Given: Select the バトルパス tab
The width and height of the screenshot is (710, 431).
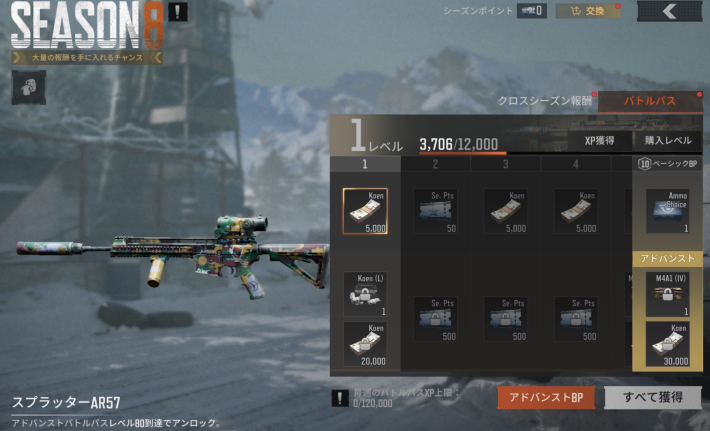Looking at the screenshot, I should 648,100.
